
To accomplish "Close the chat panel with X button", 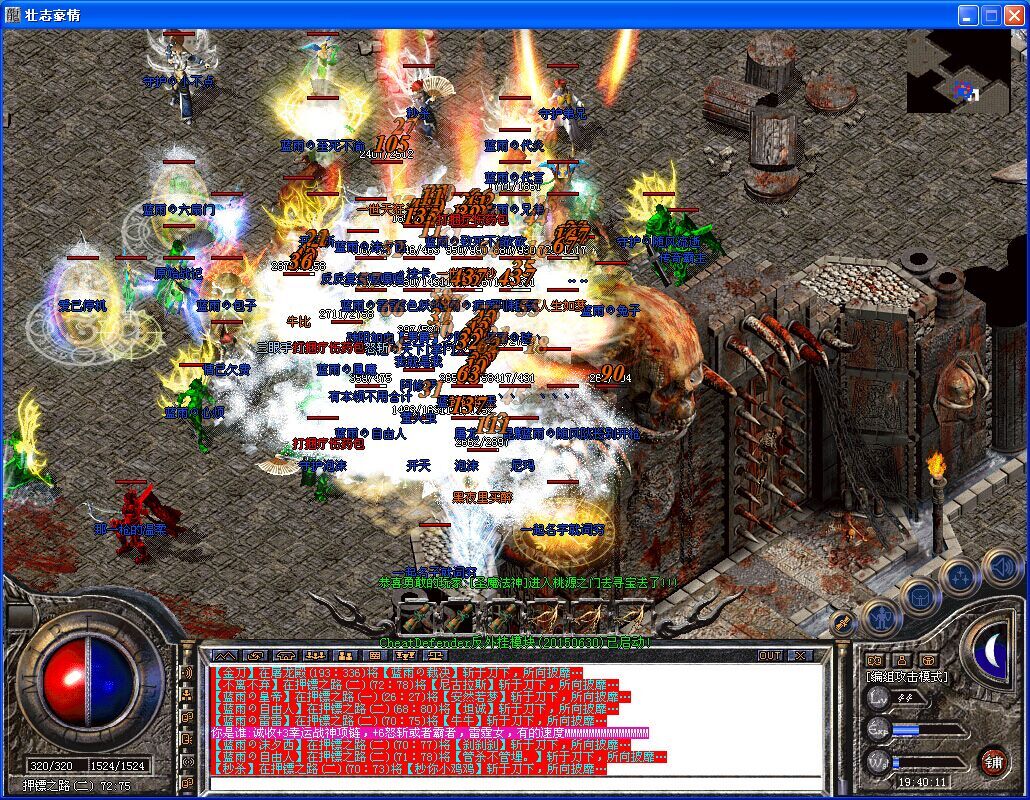I will pyautogui.click(x=800, y=656).
